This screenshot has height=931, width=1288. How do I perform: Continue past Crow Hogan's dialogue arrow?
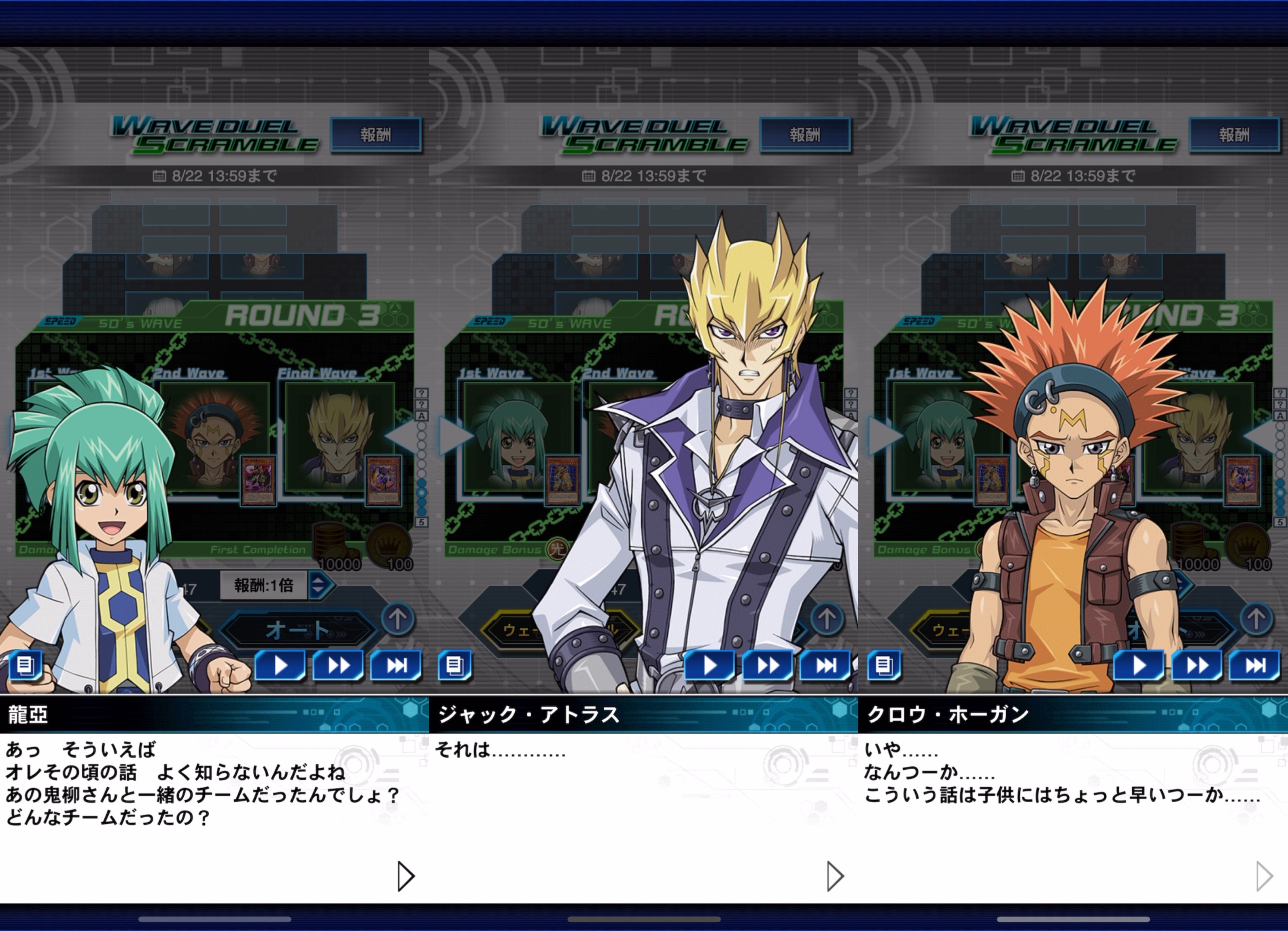coord(1264,876)
